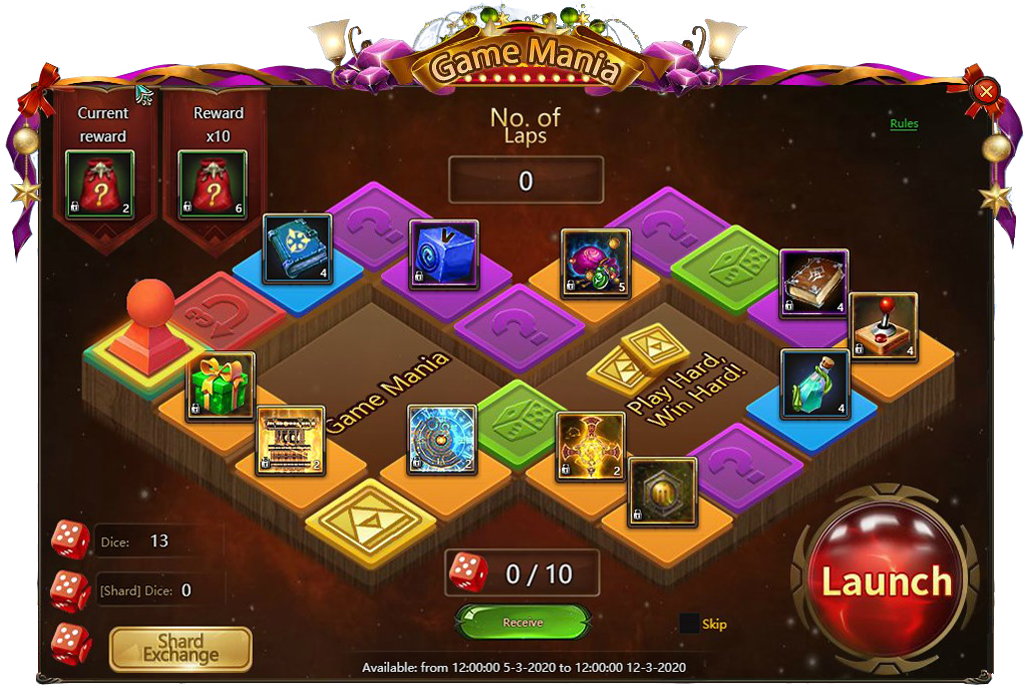This screenshot has width=1027, height=693.
Task: Select the blue rune circle reward
Action: (x=442, y=439)
